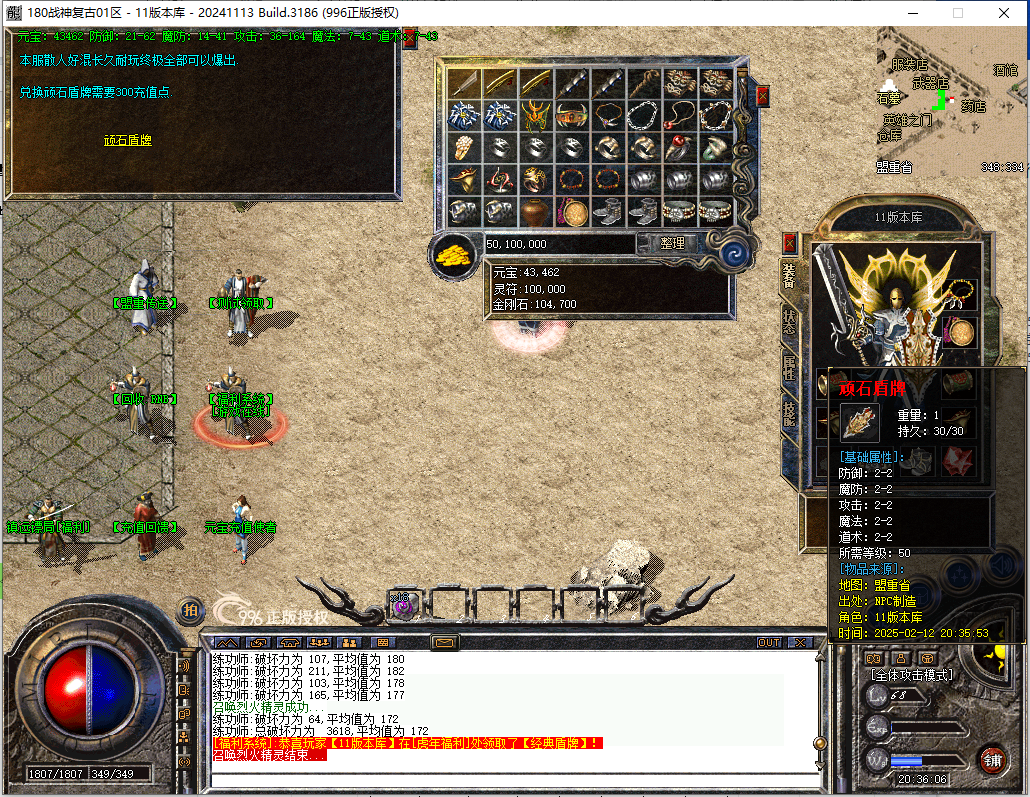The width and height of the screenshot is (1030, 797).
Task: Close the inventory bag window
Action: coord(763,96)
